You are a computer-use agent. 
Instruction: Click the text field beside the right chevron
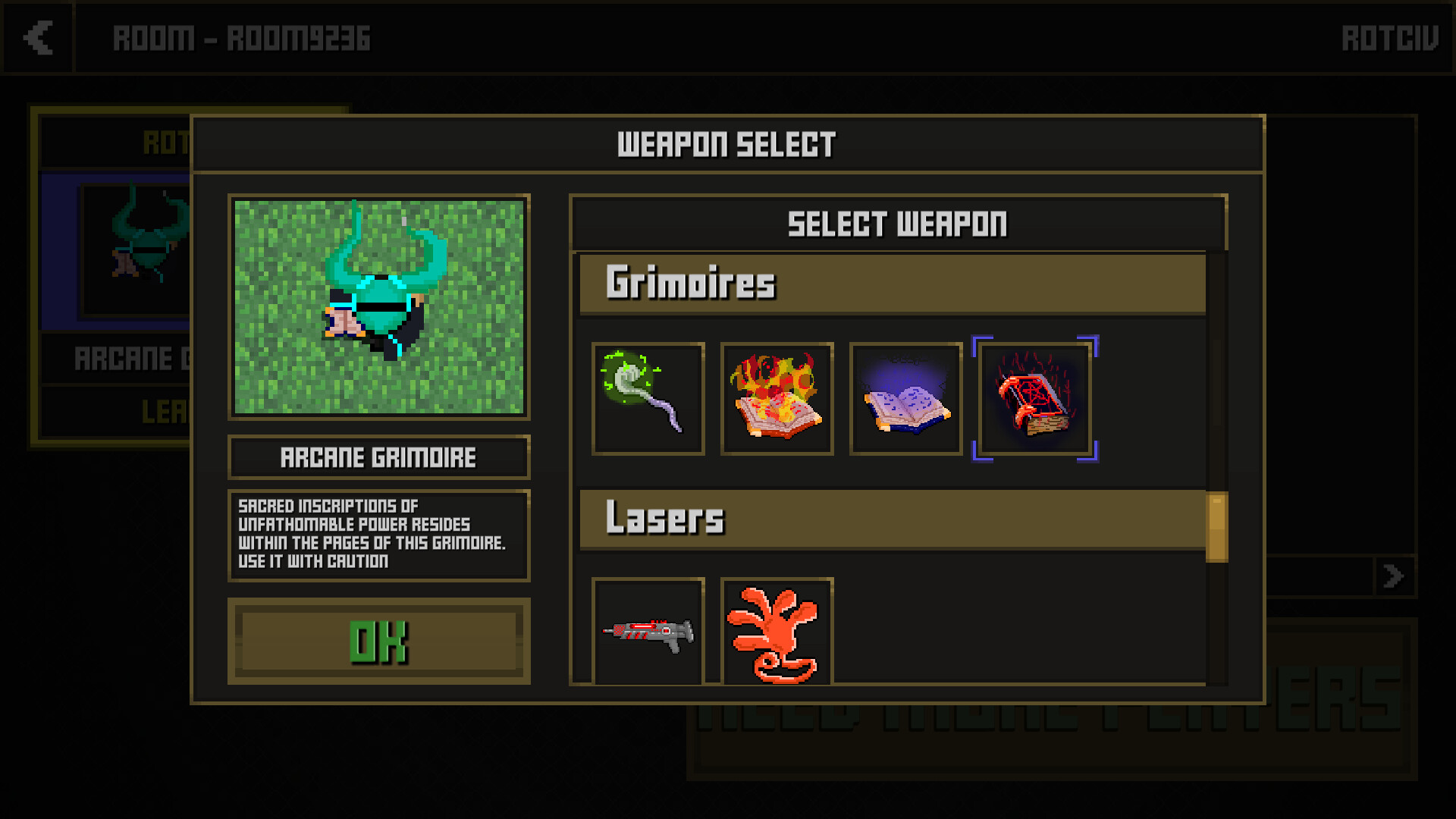click(x=1319, y=576)
